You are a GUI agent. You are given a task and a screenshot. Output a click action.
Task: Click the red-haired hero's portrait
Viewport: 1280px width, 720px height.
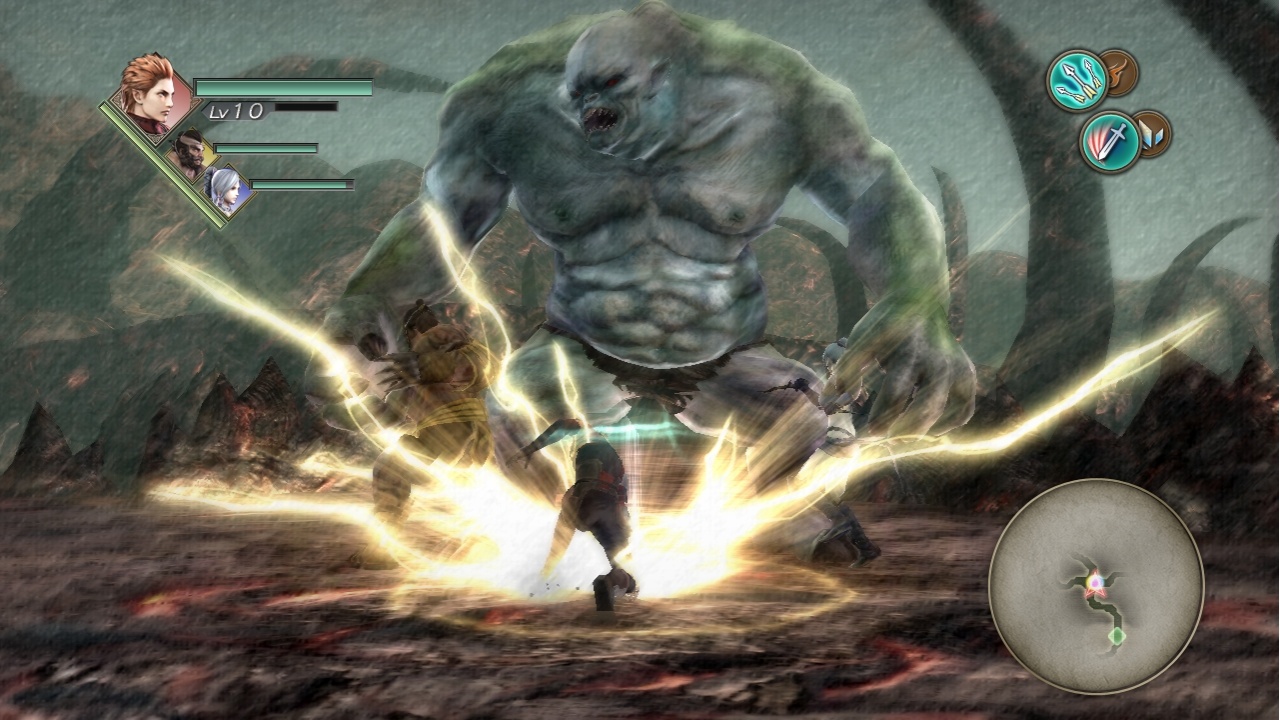click(x=155, y=95)
